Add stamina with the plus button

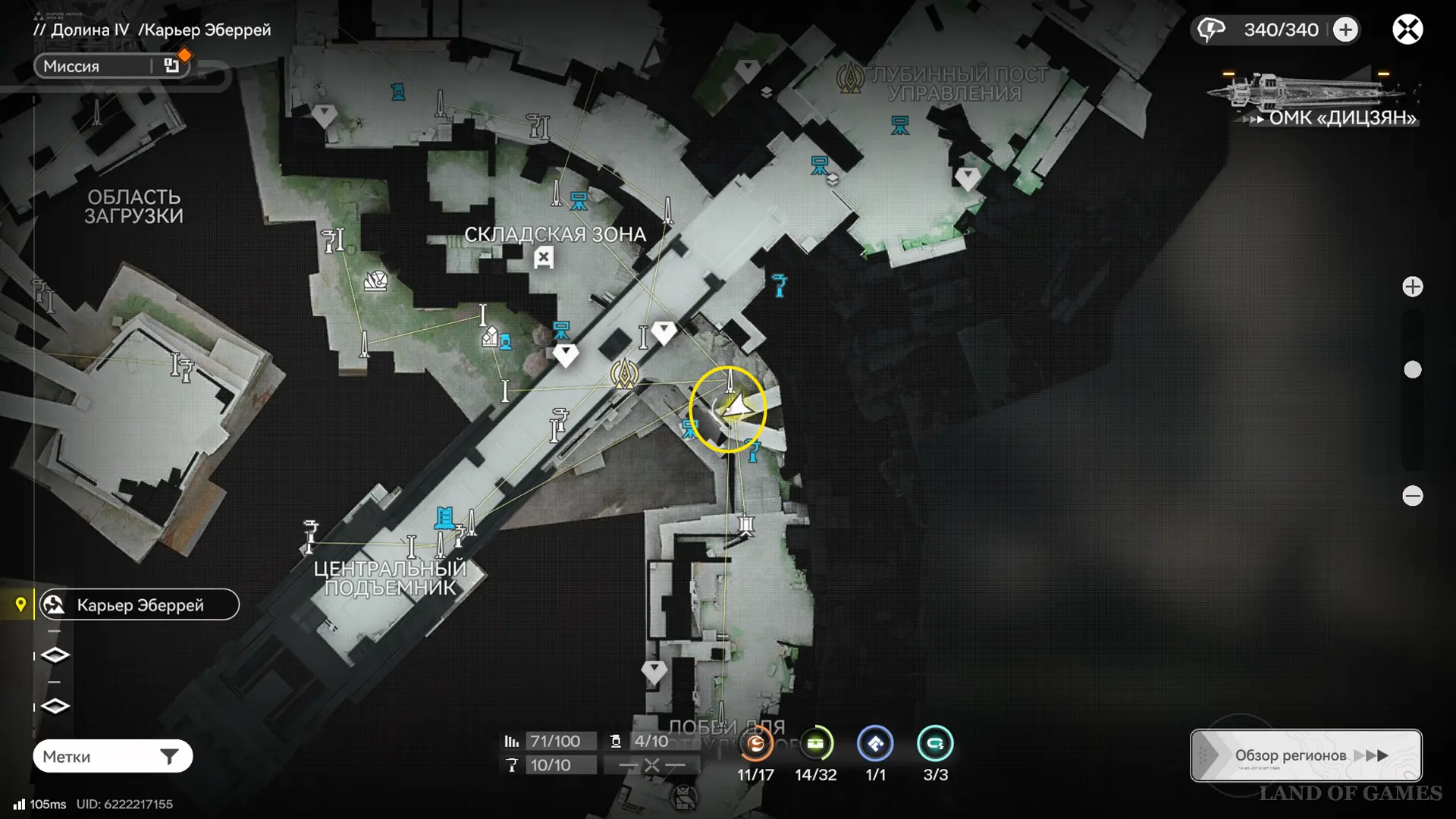[x=1346, y=30]
